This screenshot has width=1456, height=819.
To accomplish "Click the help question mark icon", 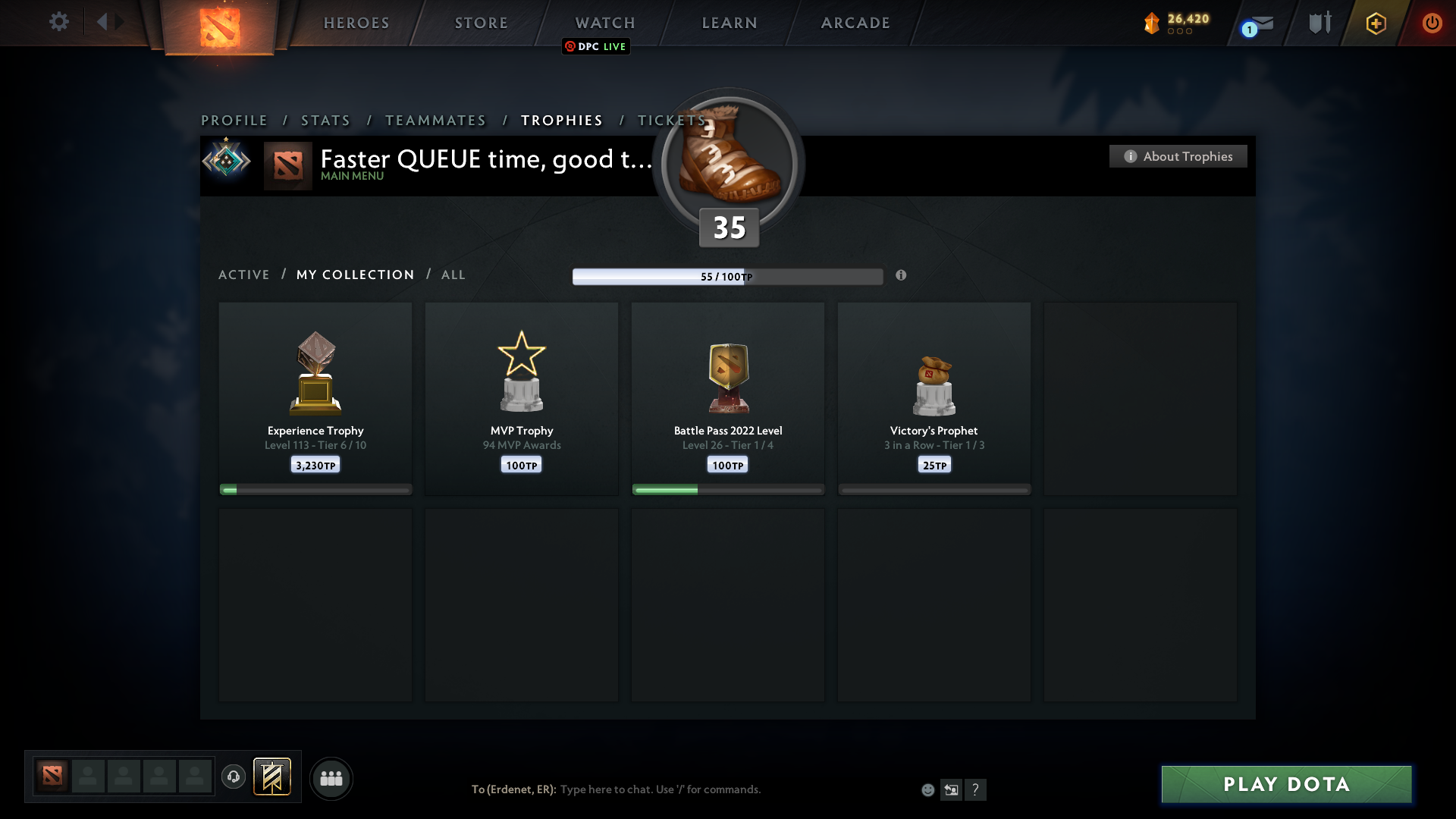I will coord(977,789).
